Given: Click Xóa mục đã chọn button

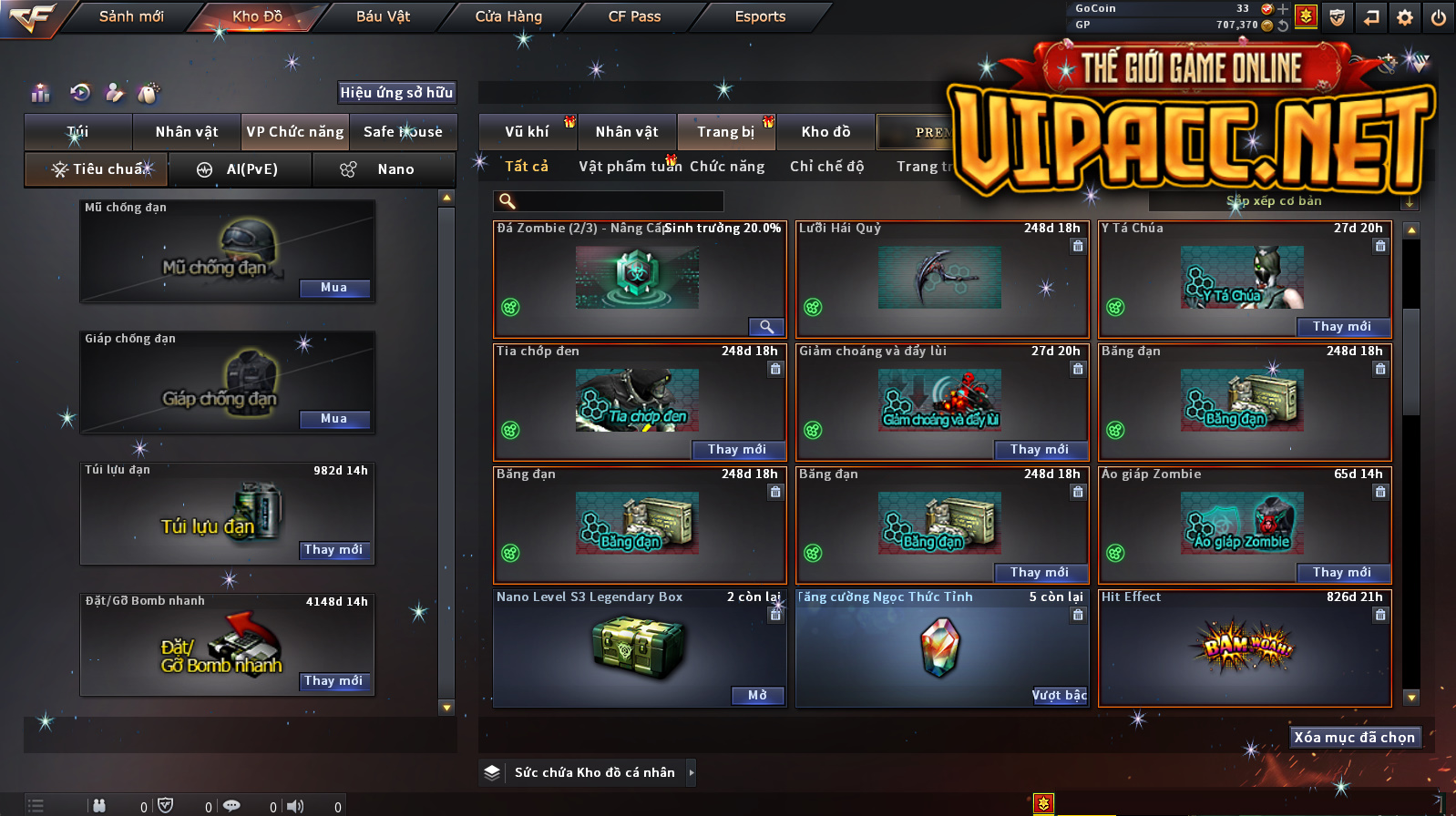Looking at the screenshot, I should pyautogui.click(x=1355, y=738).
